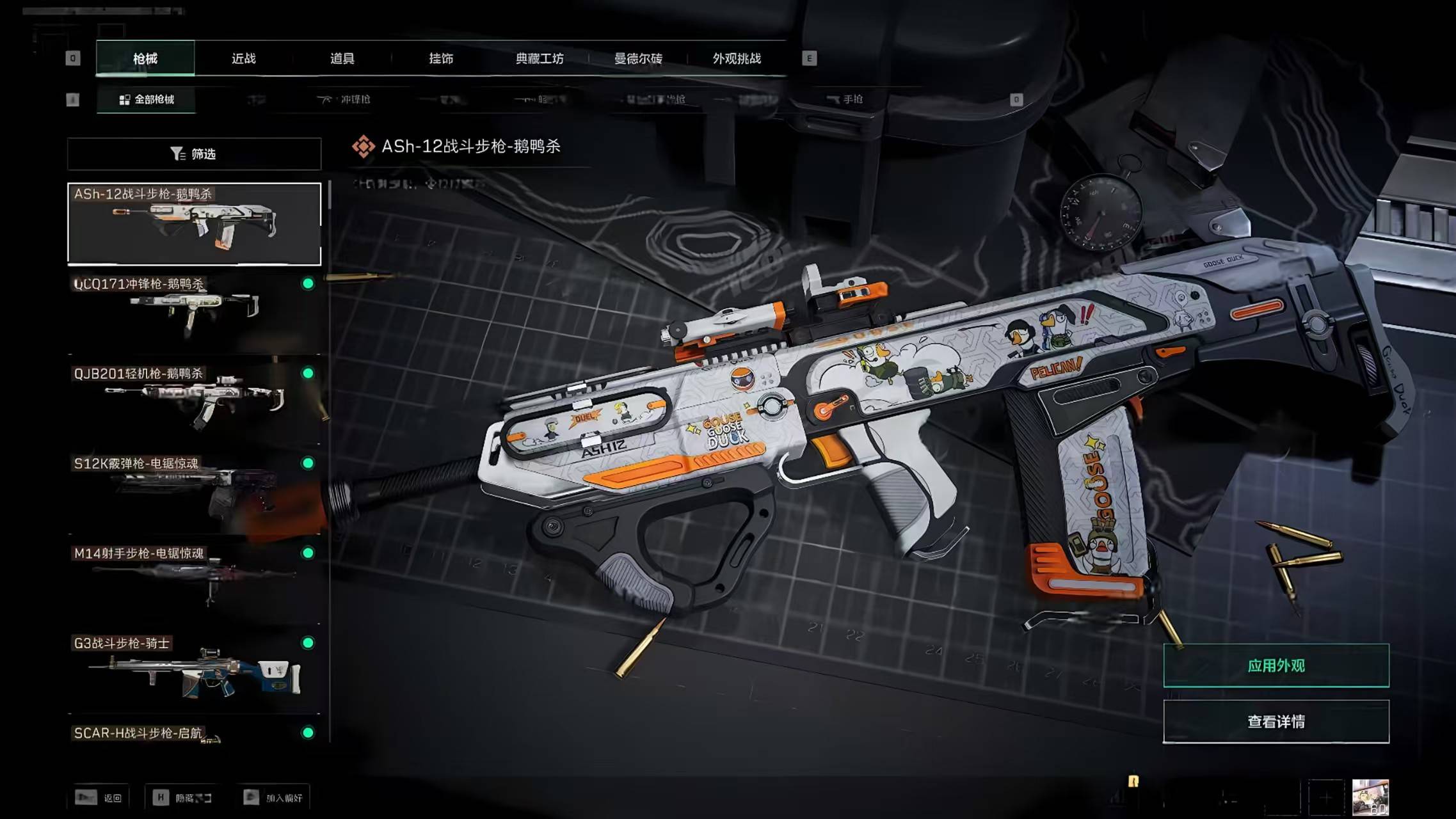Filter the list to 冲锋枪 submachine guns

pos(344,100)
